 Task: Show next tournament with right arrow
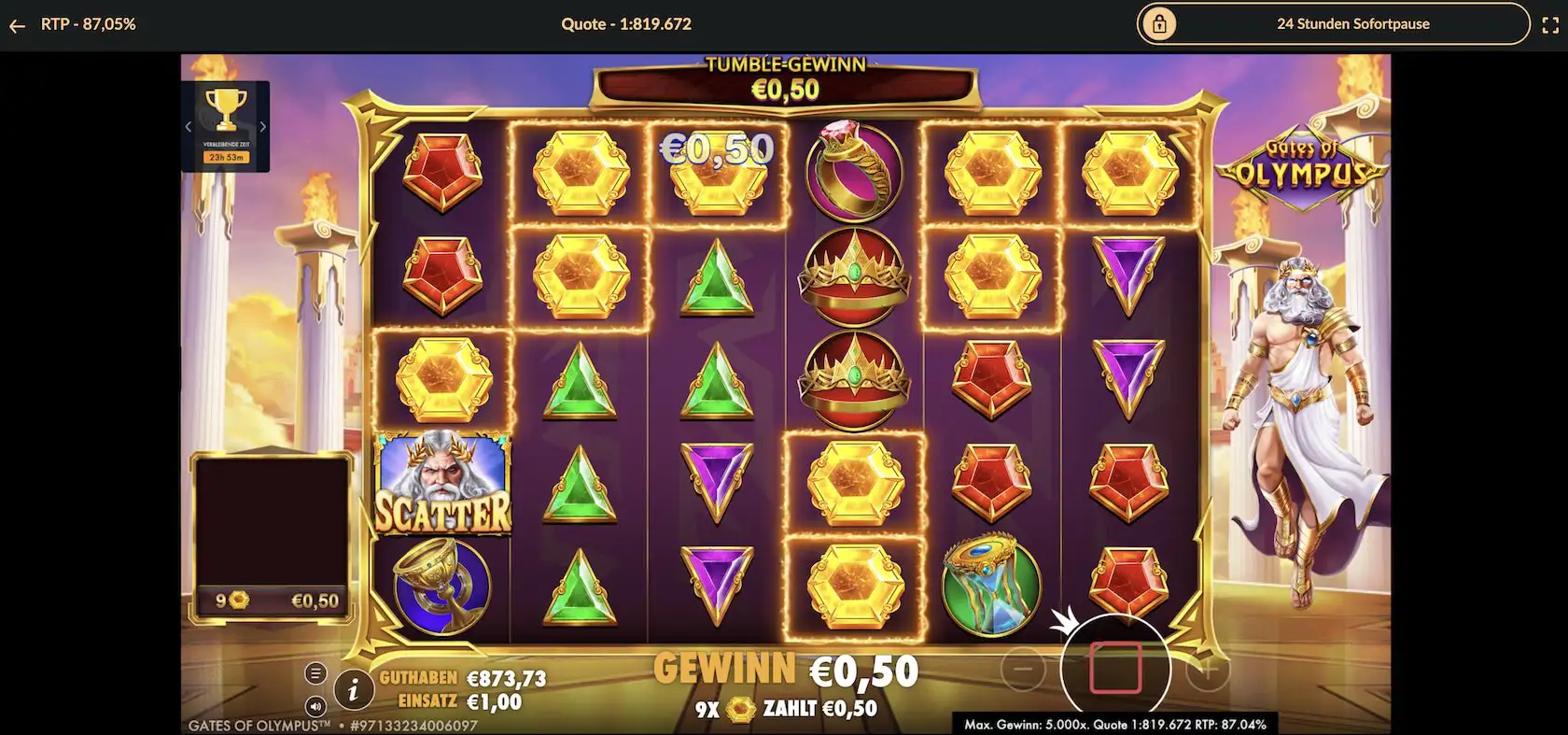pos(262,126)
